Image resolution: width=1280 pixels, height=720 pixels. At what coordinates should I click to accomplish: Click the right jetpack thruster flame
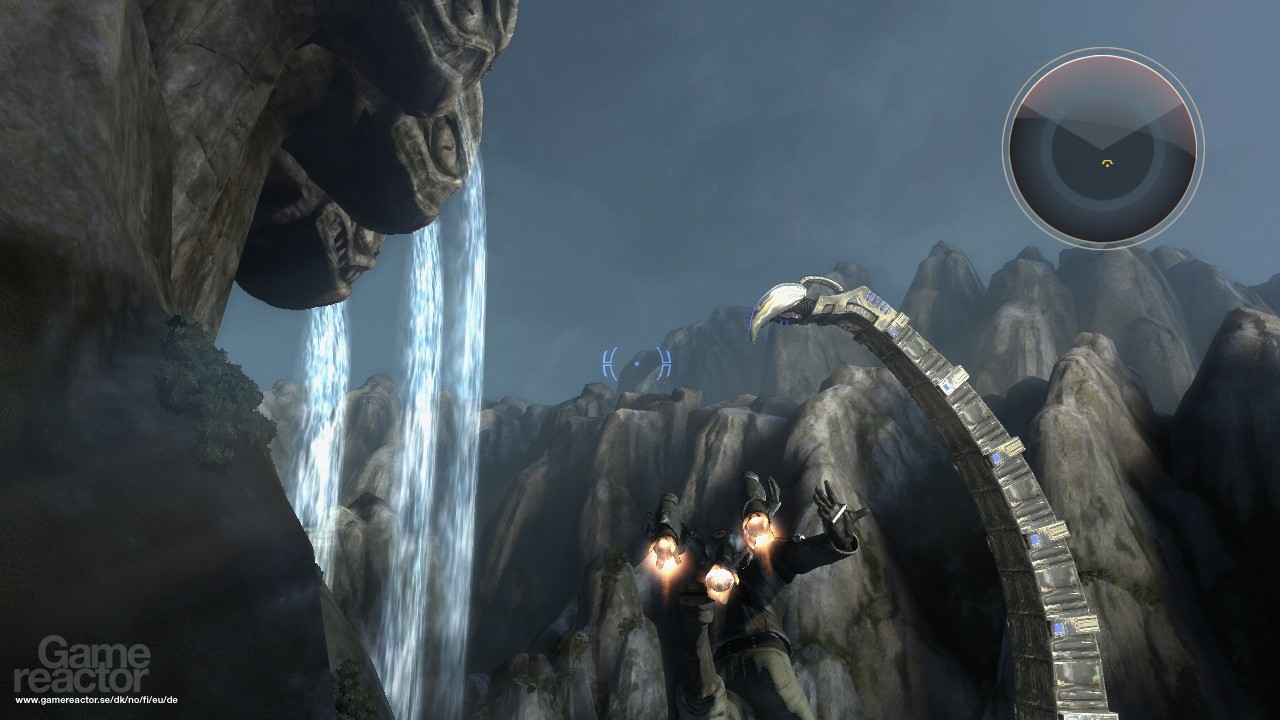(x=760, y=532)
